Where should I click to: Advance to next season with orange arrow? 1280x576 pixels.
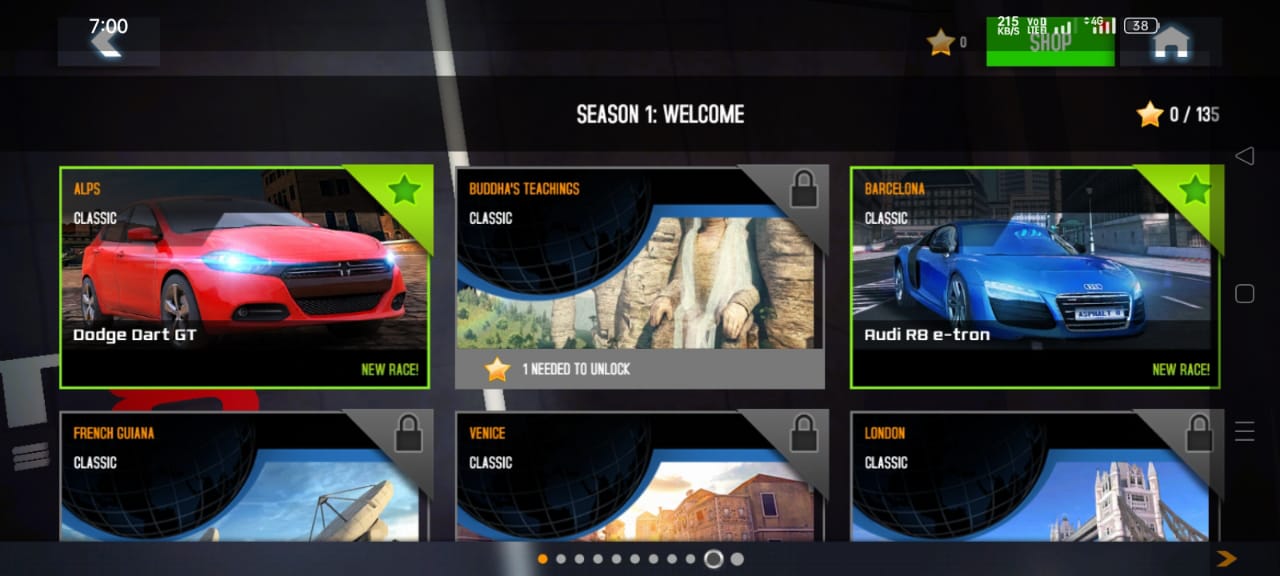pos(1226,558)
